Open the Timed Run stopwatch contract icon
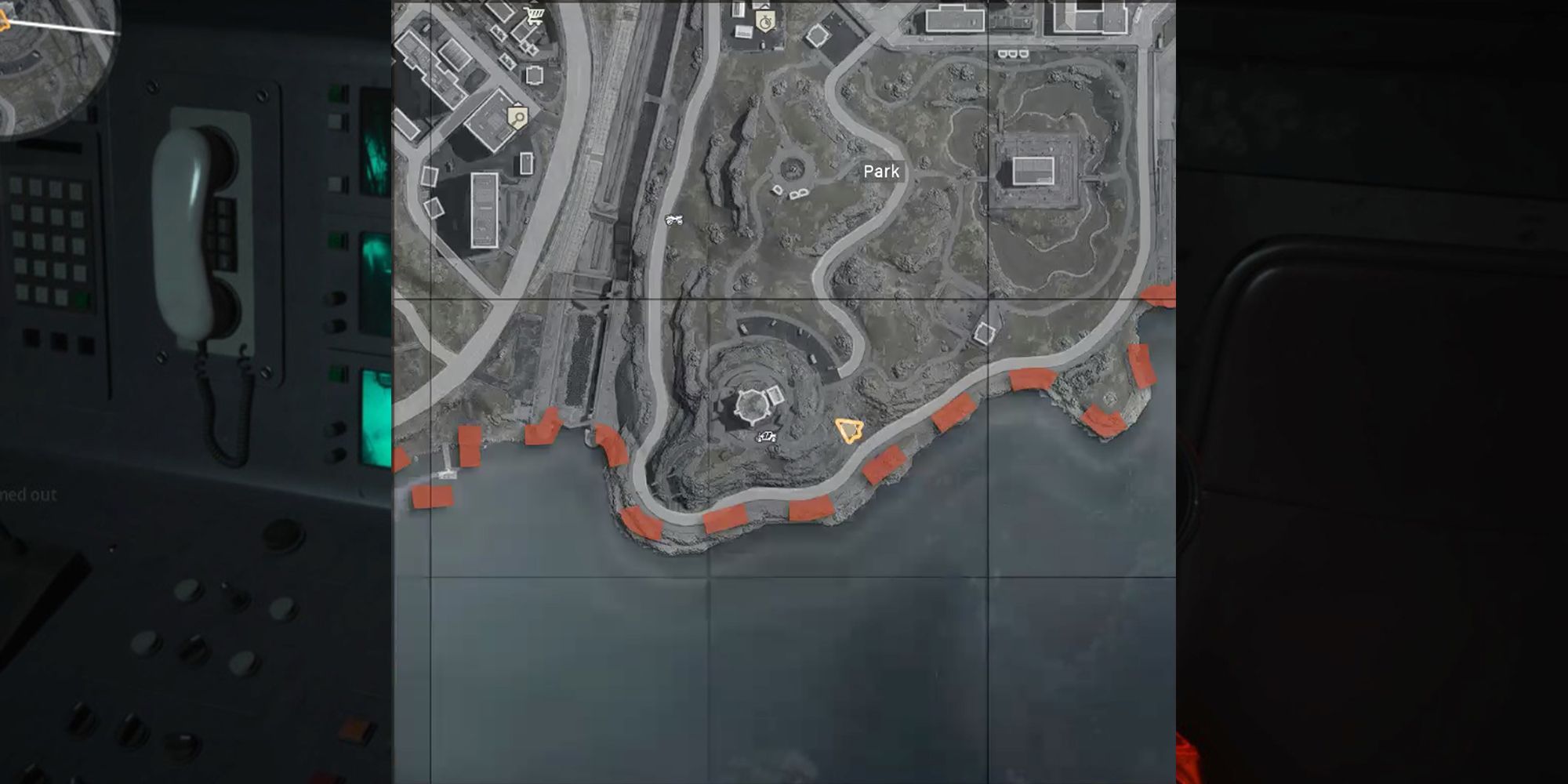Viewport: 1568px width, 784px height. coord(767,20)
